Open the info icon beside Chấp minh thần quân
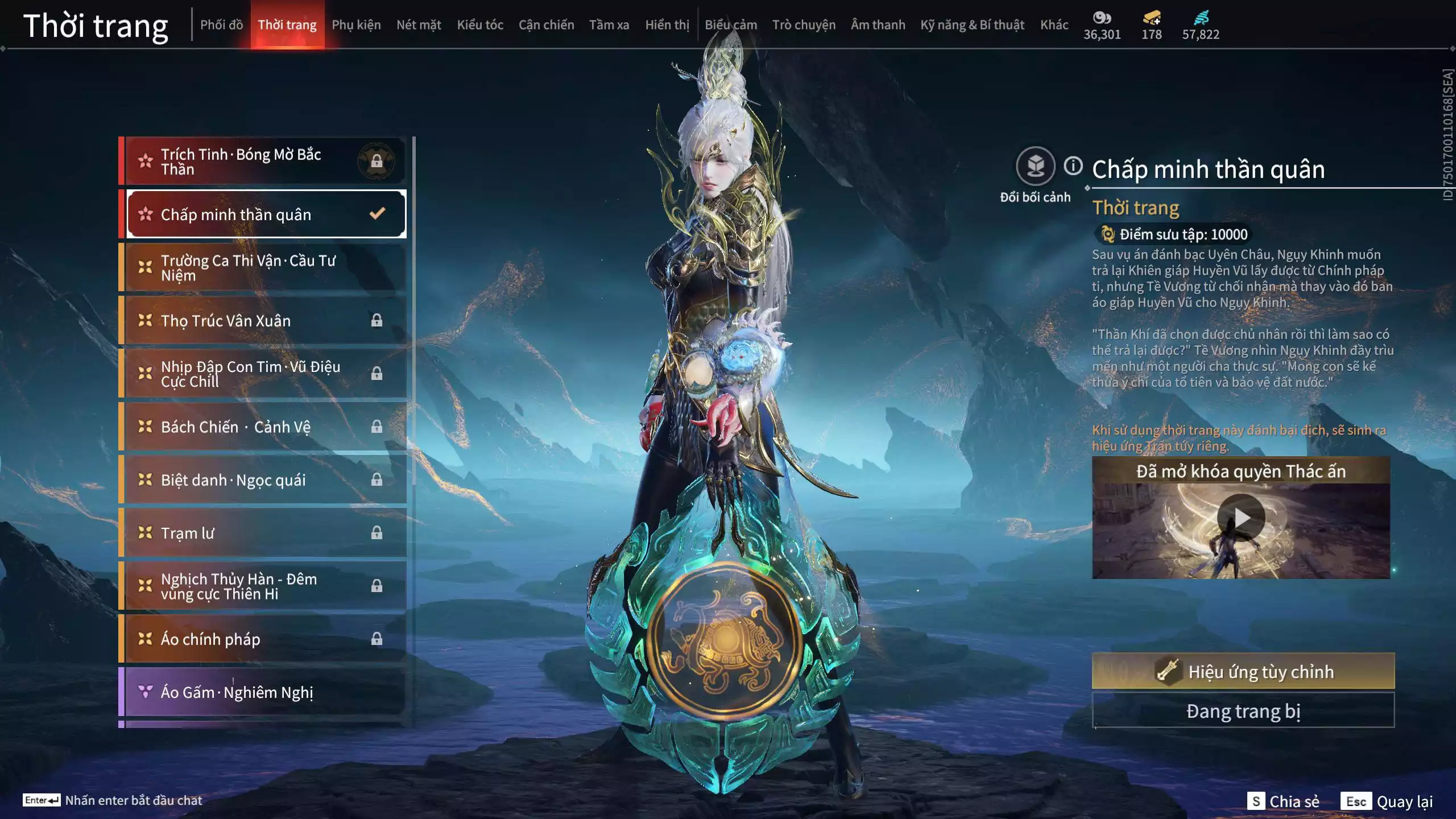The width and height of the screenshot is (1456, 819). [1072, 166]
